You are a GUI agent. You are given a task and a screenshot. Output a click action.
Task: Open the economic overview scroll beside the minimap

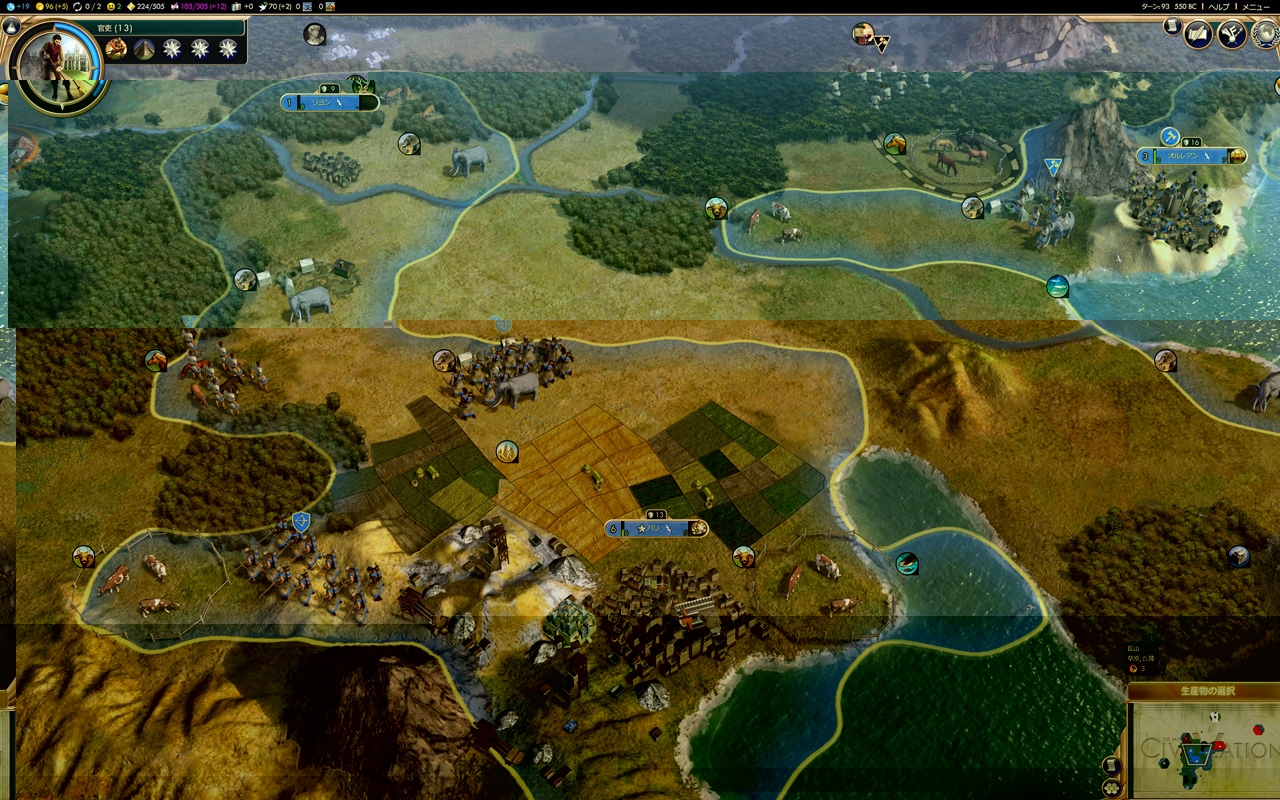click(x=1112, y=765)
